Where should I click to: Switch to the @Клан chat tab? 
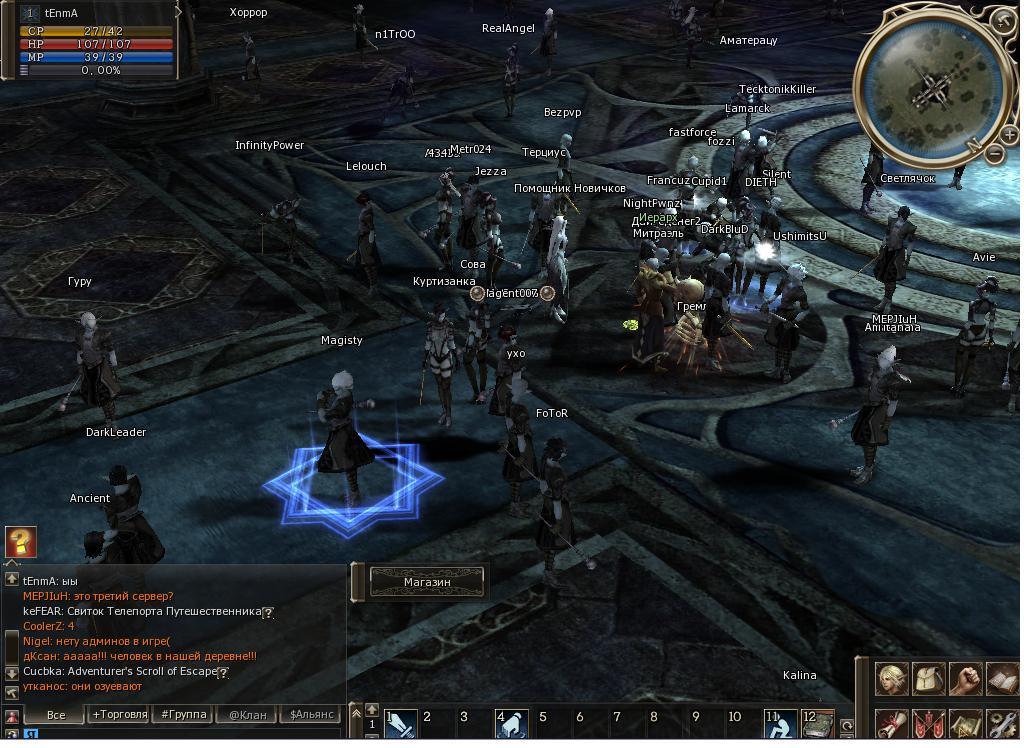coord(247,715)
